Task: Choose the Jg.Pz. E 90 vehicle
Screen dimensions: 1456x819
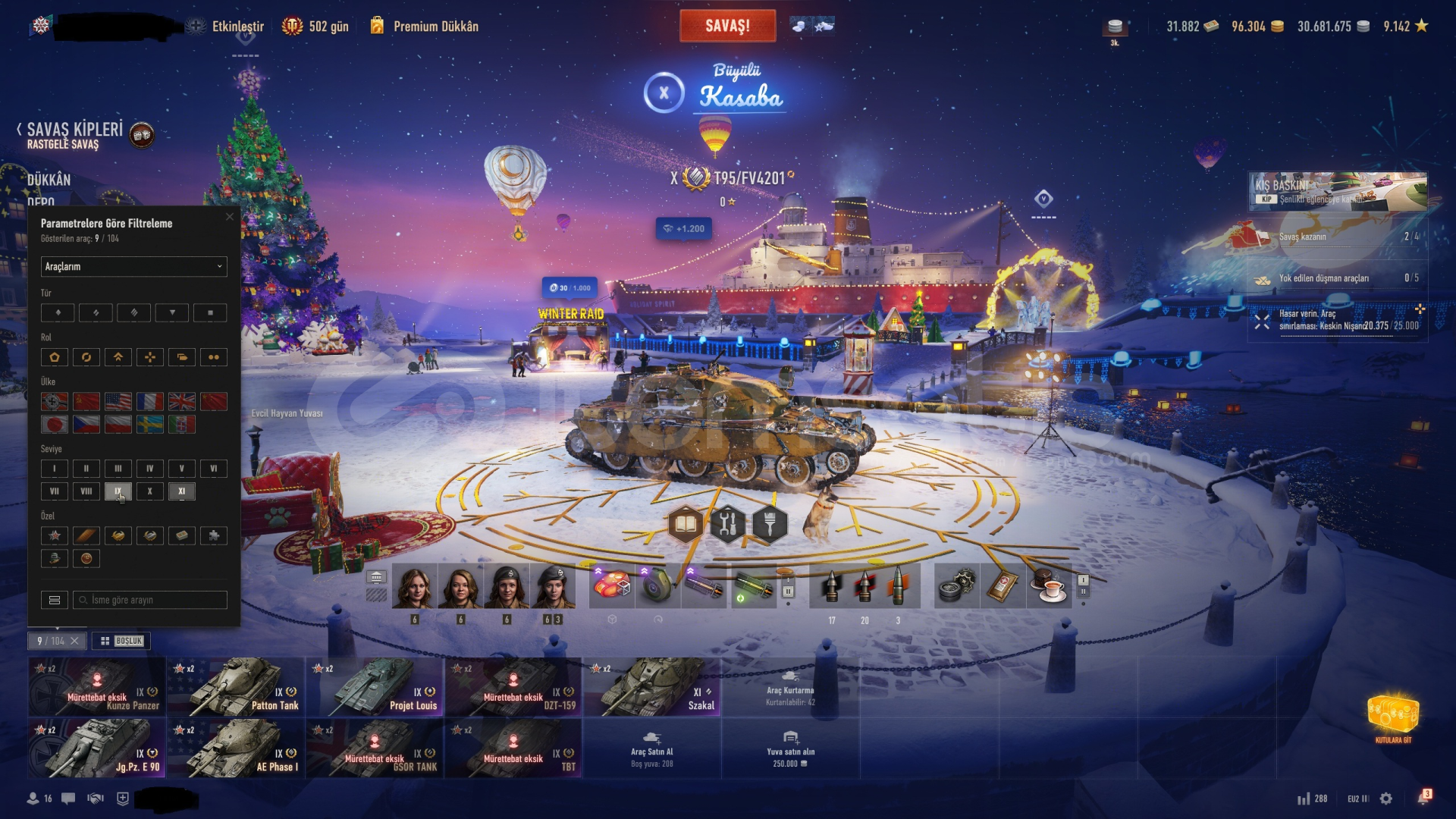Action: point(97,748)
